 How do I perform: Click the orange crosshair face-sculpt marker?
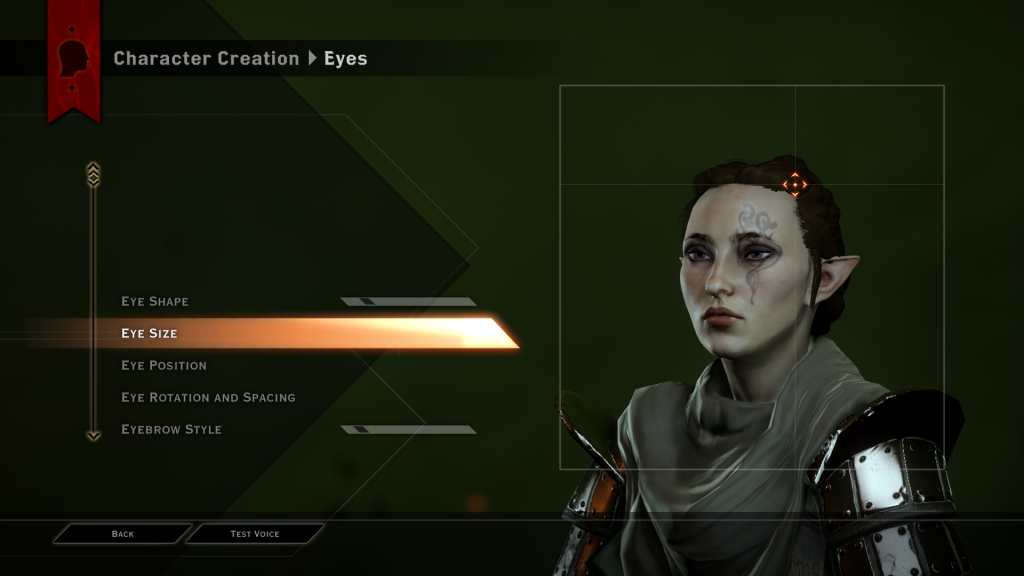tap(794, 184)
